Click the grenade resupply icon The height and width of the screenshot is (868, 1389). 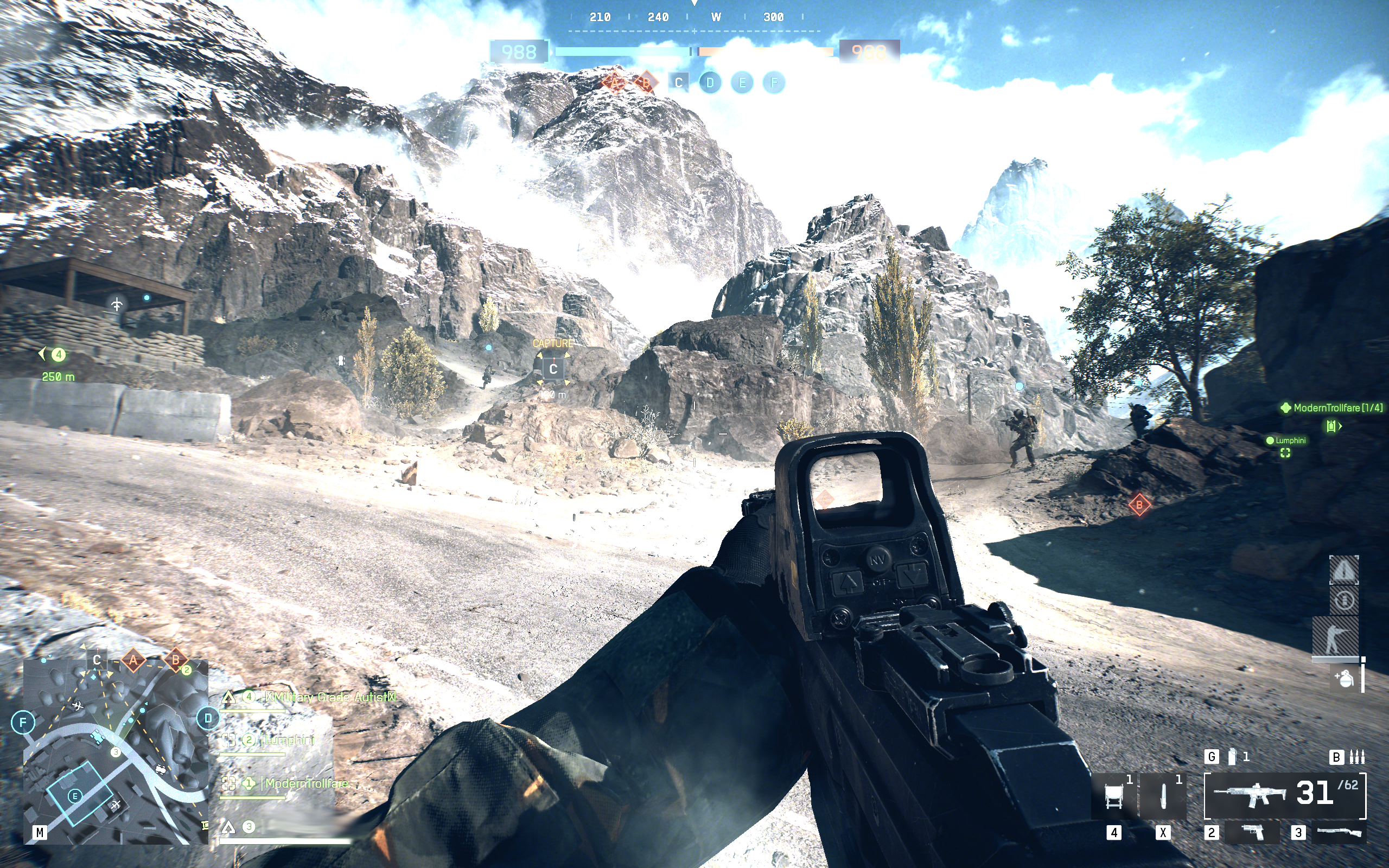click(1345, 679)
